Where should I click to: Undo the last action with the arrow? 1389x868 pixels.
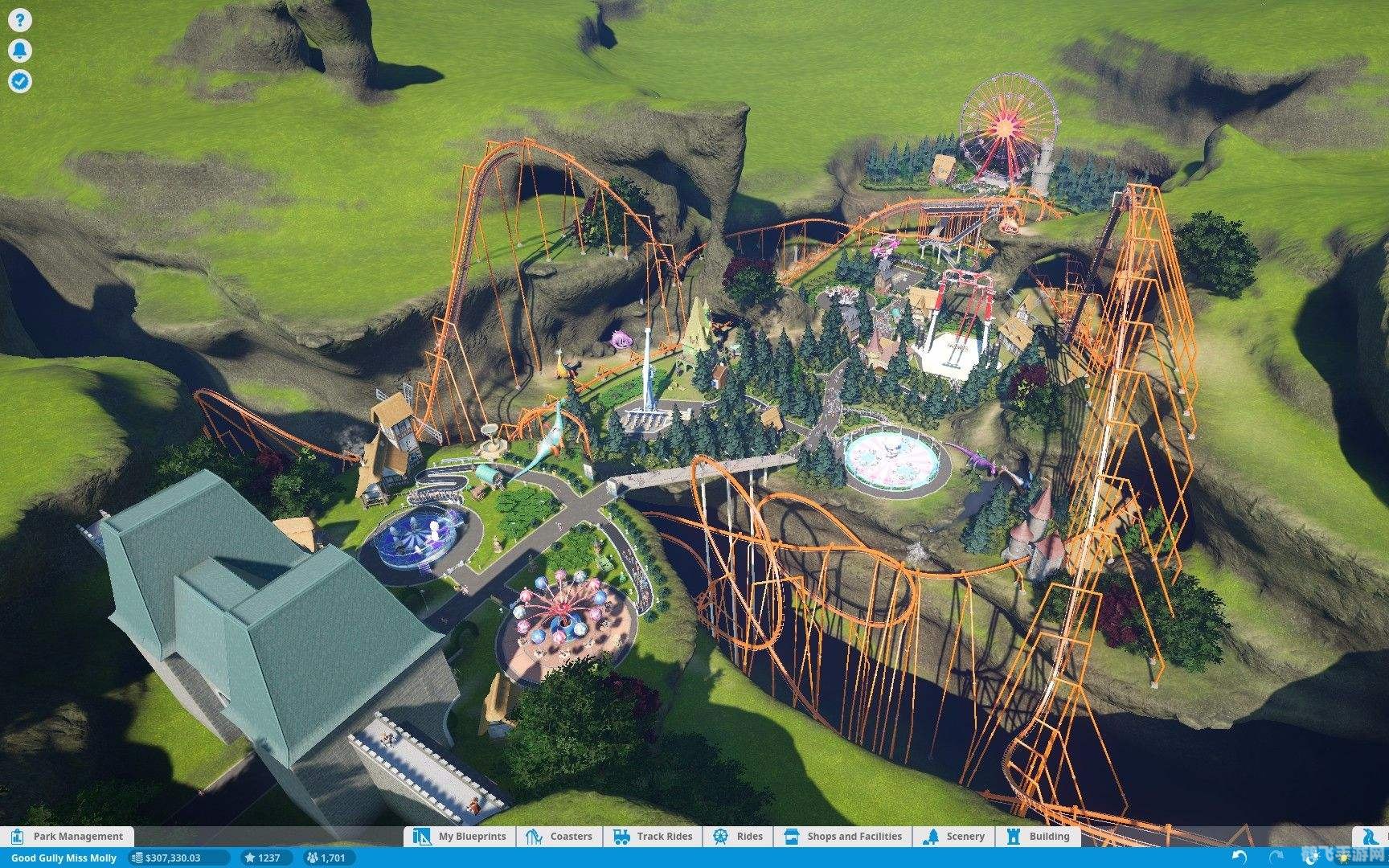[x=1240, y=858]
